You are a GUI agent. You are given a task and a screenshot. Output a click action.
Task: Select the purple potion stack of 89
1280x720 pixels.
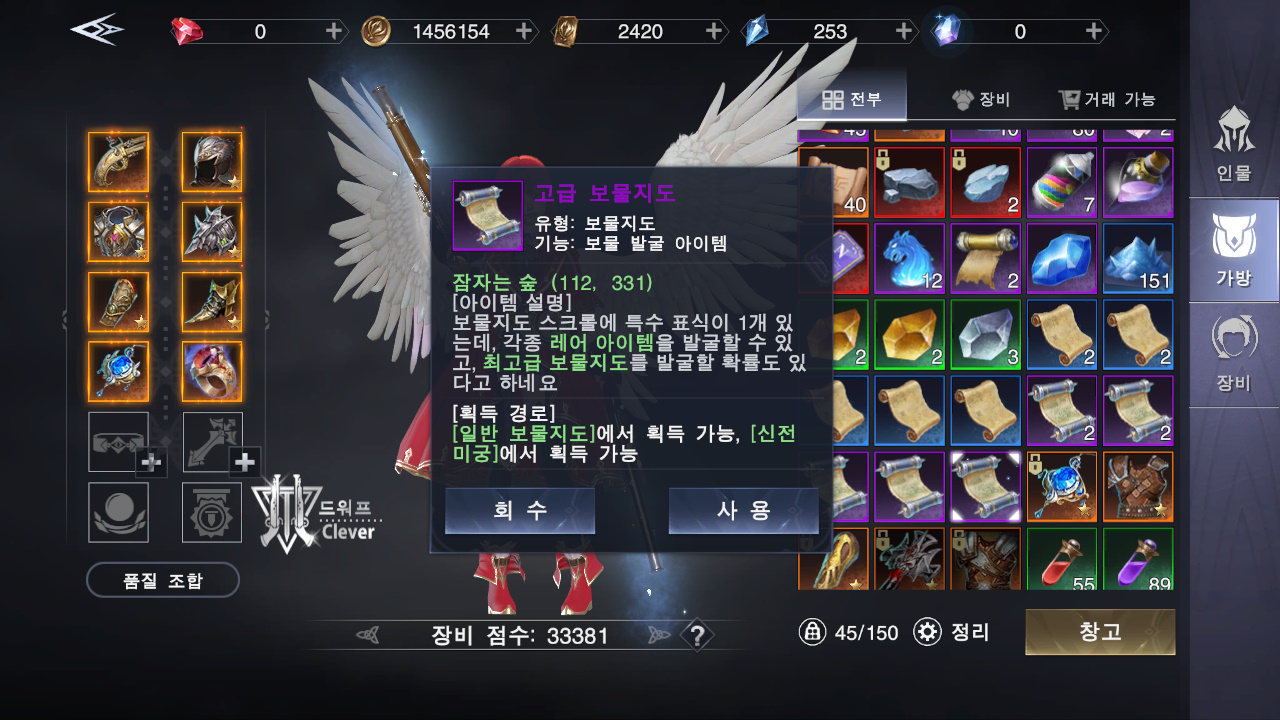(x=1138, y=560)
